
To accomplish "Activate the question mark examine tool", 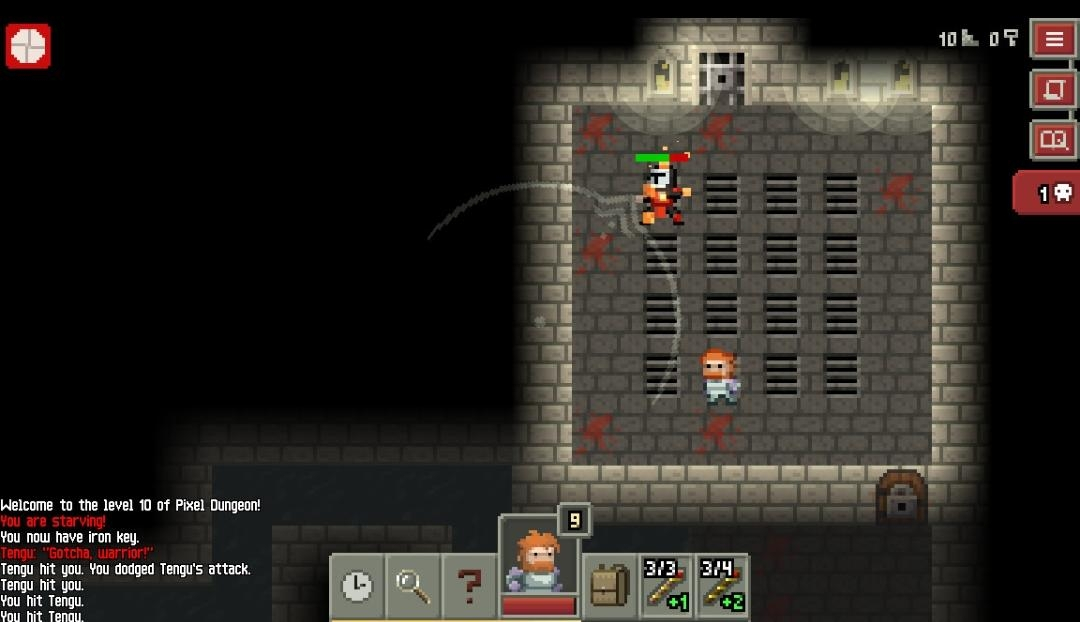I will pyautogui.click(x=469, y=586).
